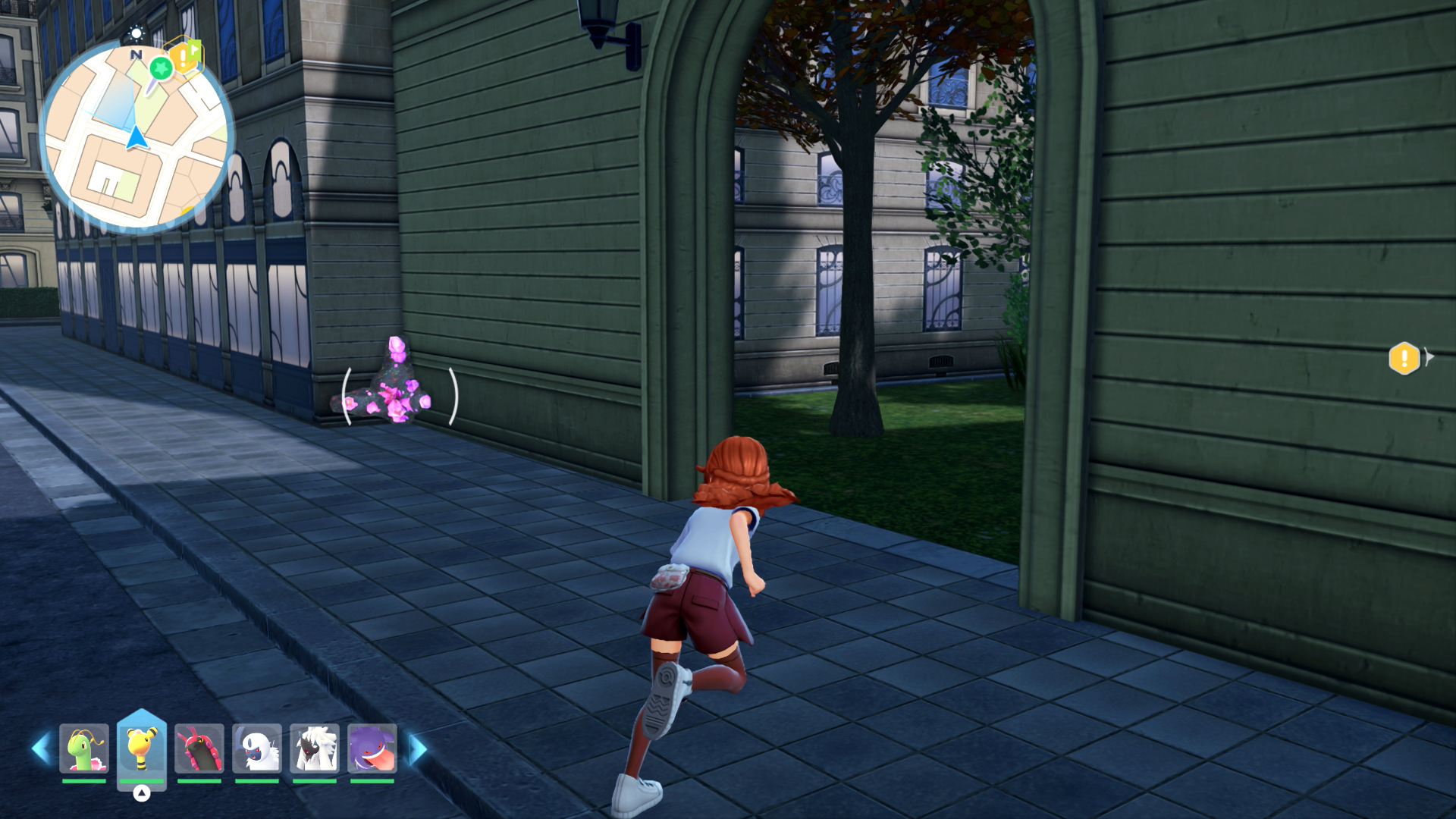
Task: Pick the Absol party slot
Action: pos(257,748)
